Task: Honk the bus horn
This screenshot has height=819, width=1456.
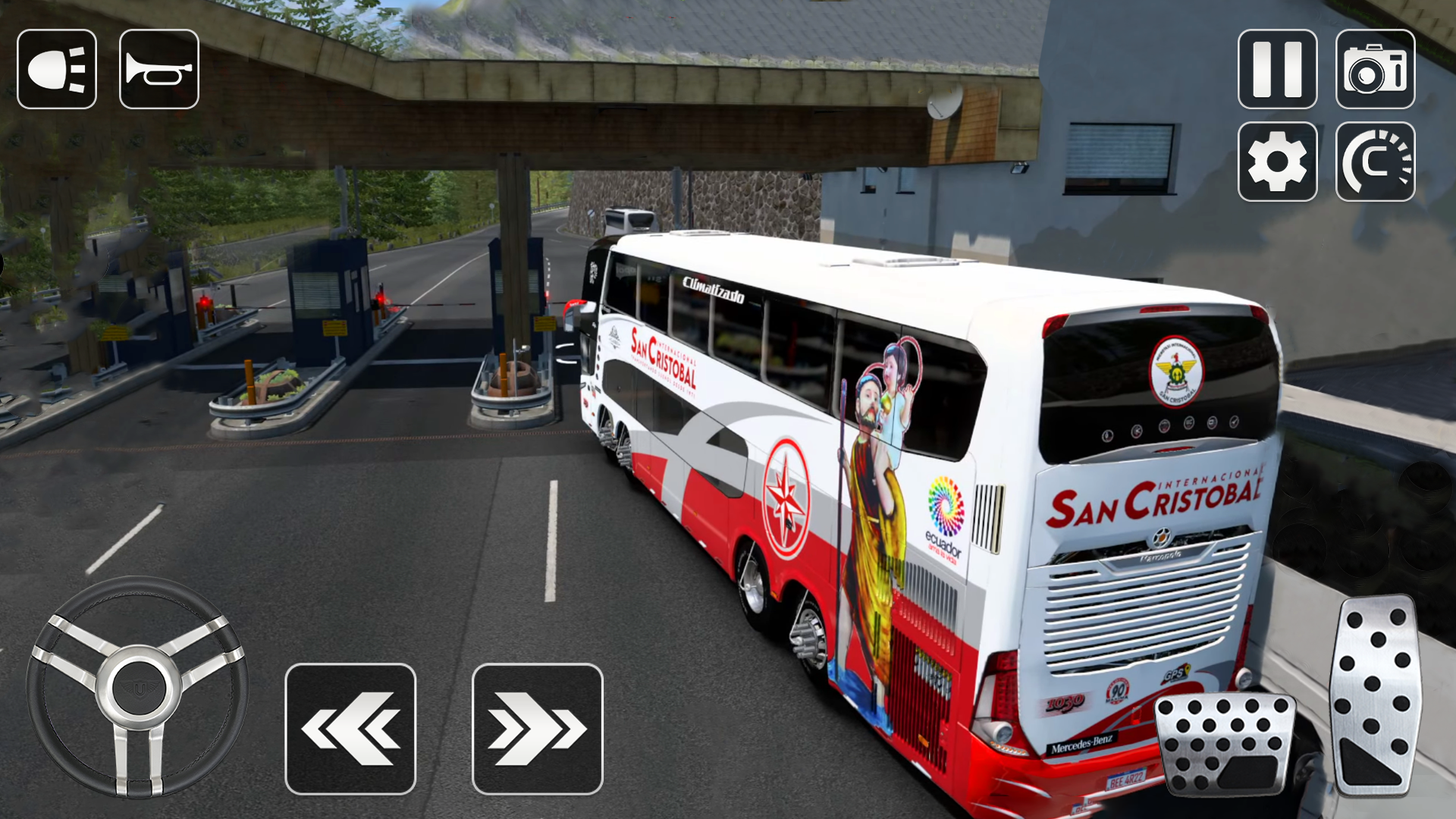Action: click(x=158, y=68)
